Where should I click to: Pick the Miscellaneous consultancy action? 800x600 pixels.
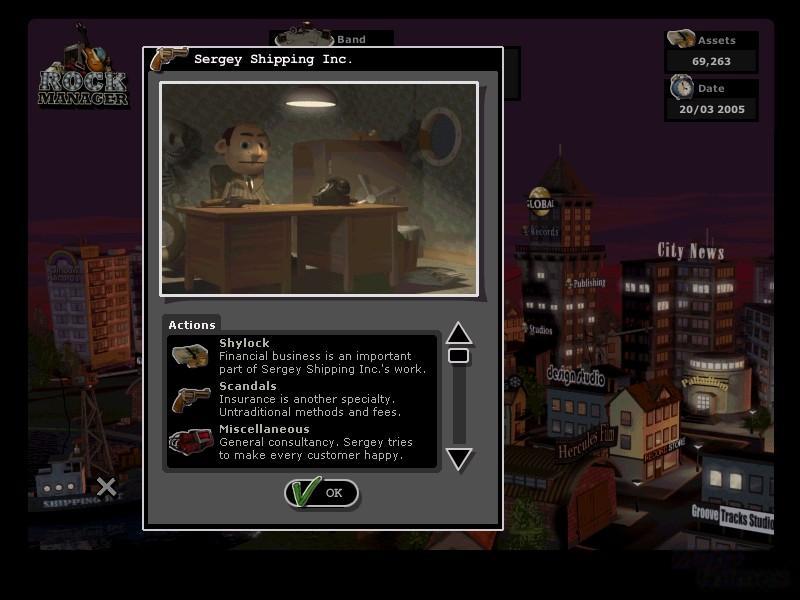301,442
